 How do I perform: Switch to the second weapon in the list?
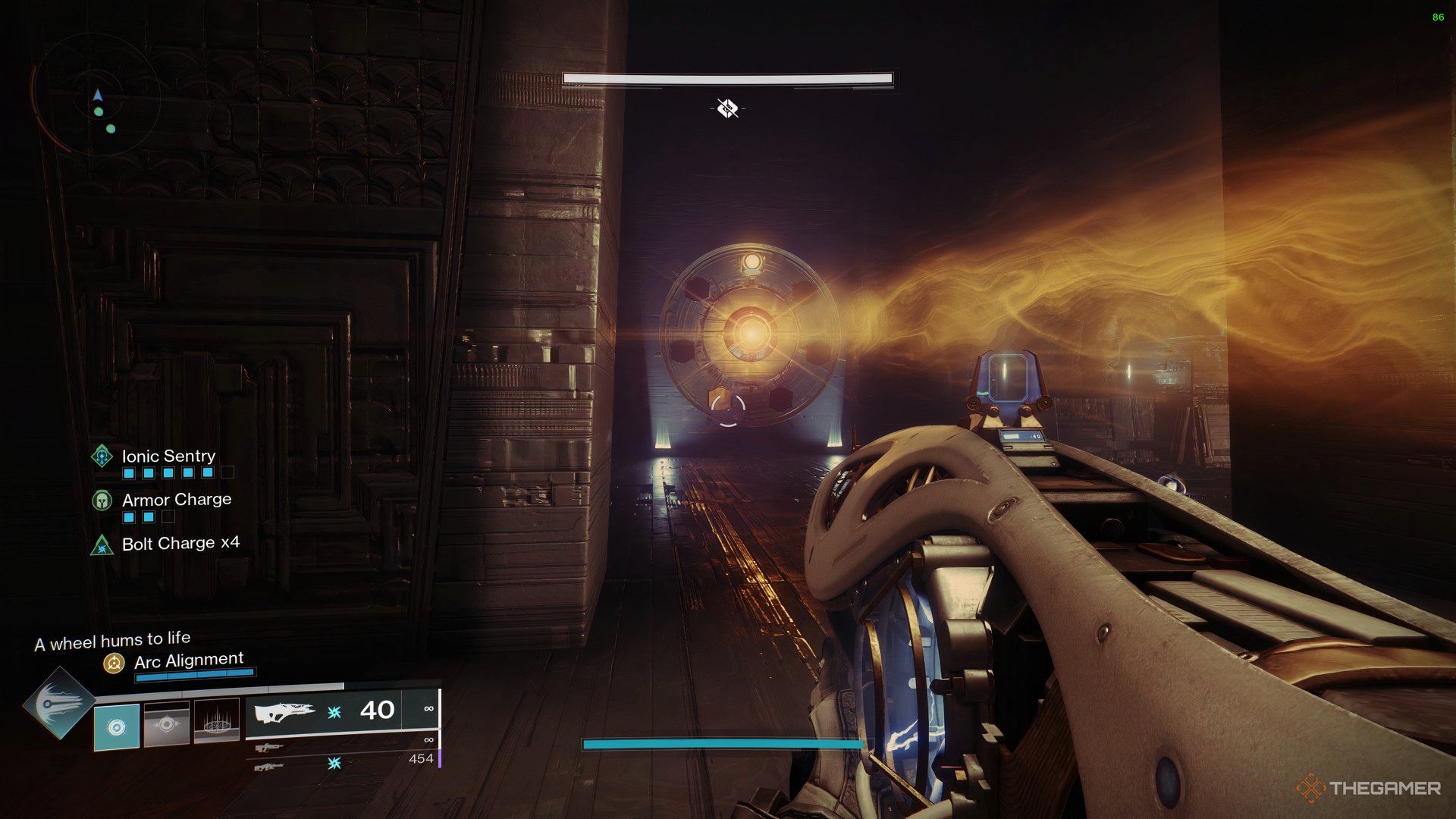[x=269, y=748]
